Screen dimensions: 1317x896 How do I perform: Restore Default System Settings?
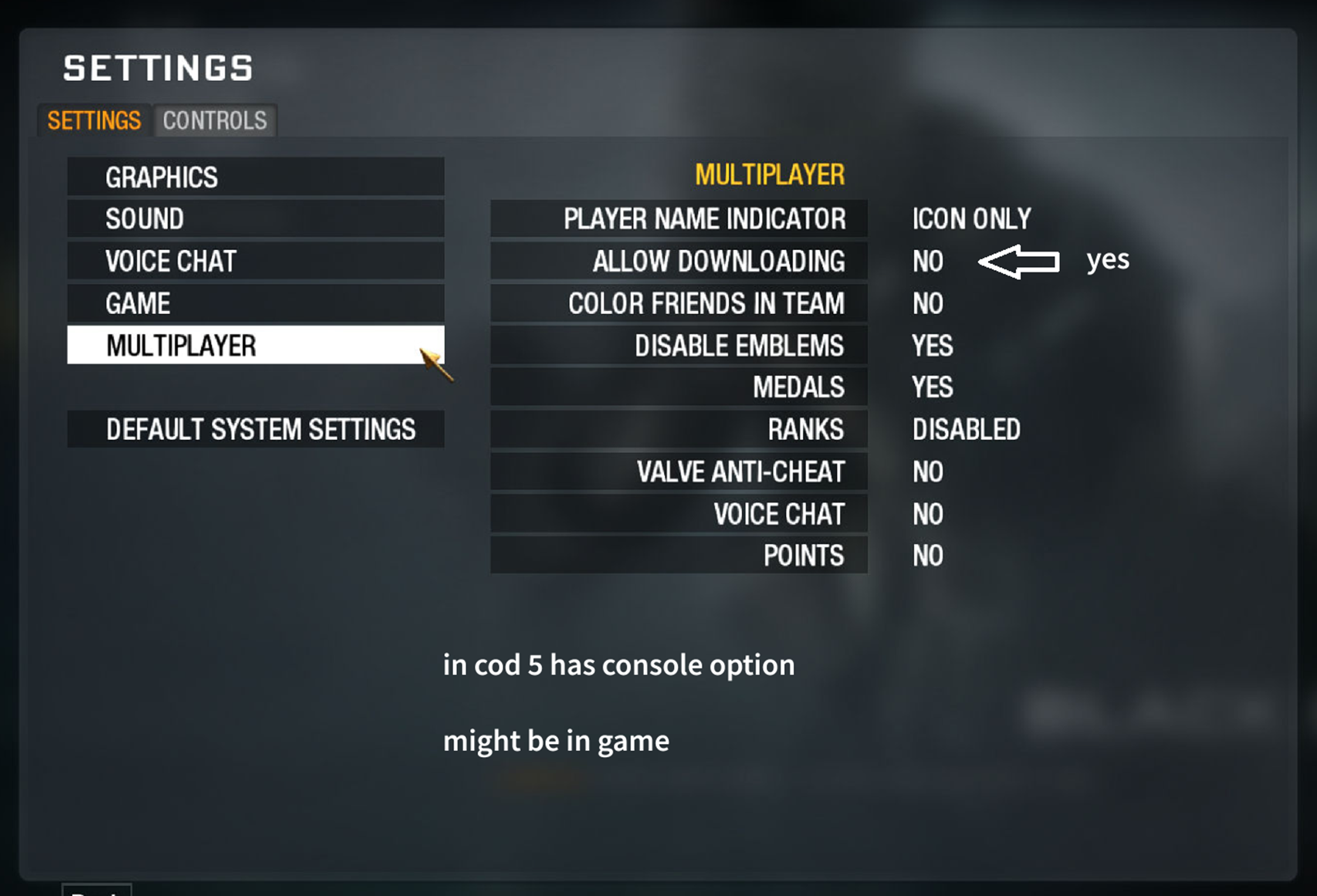(255, 429)
